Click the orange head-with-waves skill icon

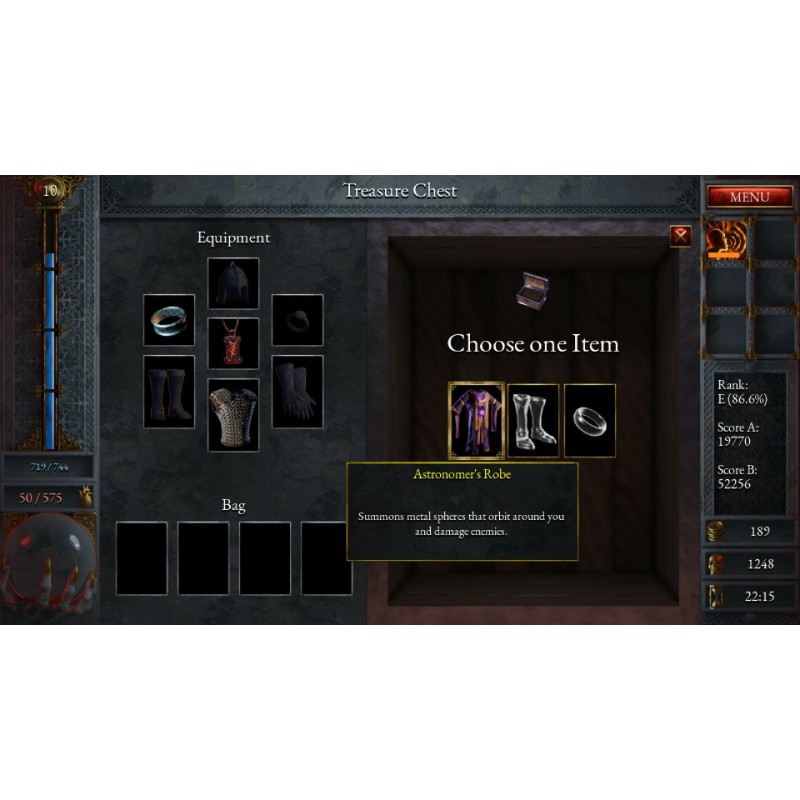pos(725,240)
